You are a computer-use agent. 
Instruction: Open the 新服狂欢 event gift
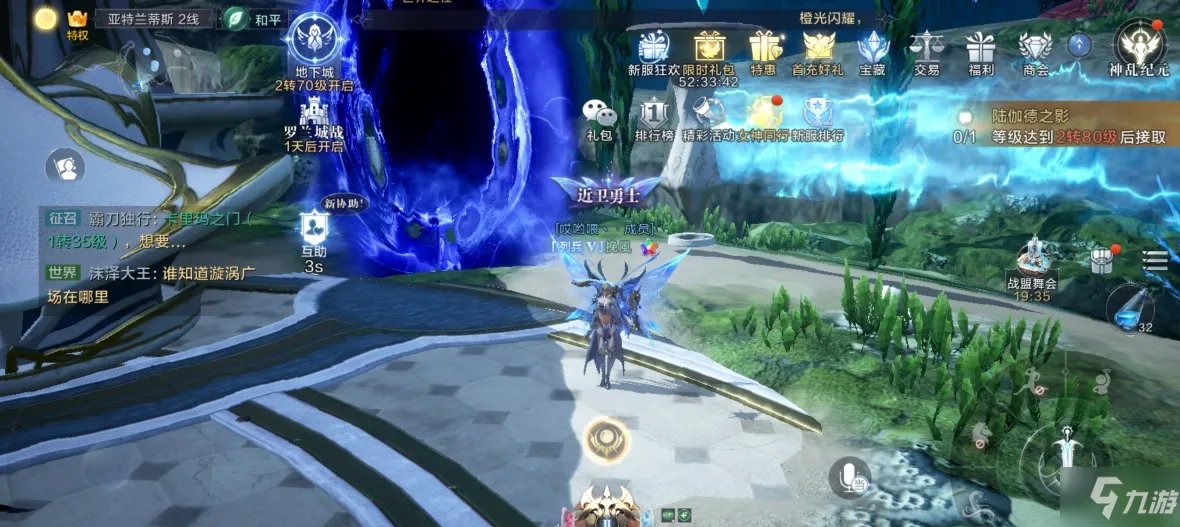(x=654, y=48)
